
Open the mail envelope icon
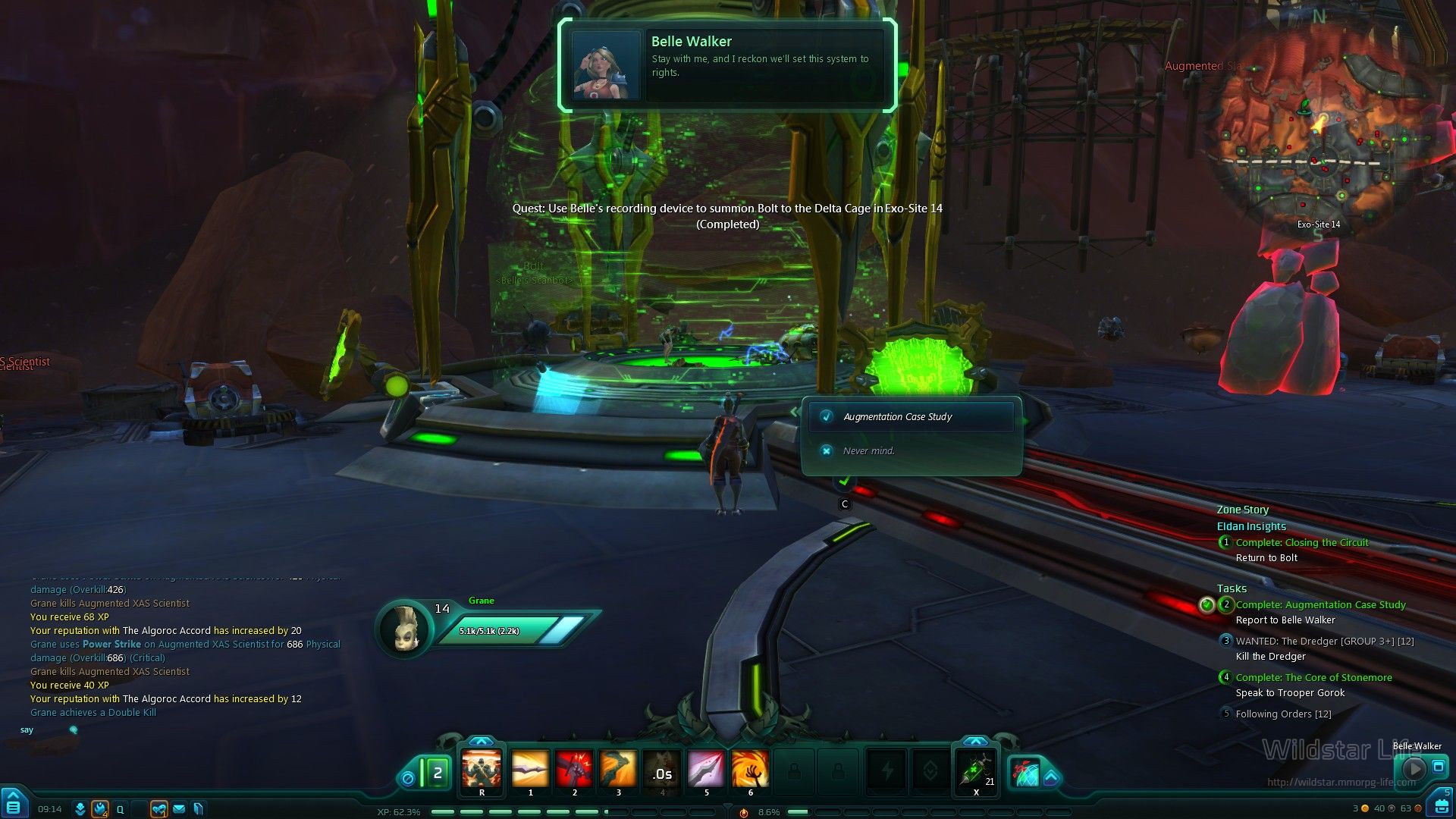click(x=179, y=809)
